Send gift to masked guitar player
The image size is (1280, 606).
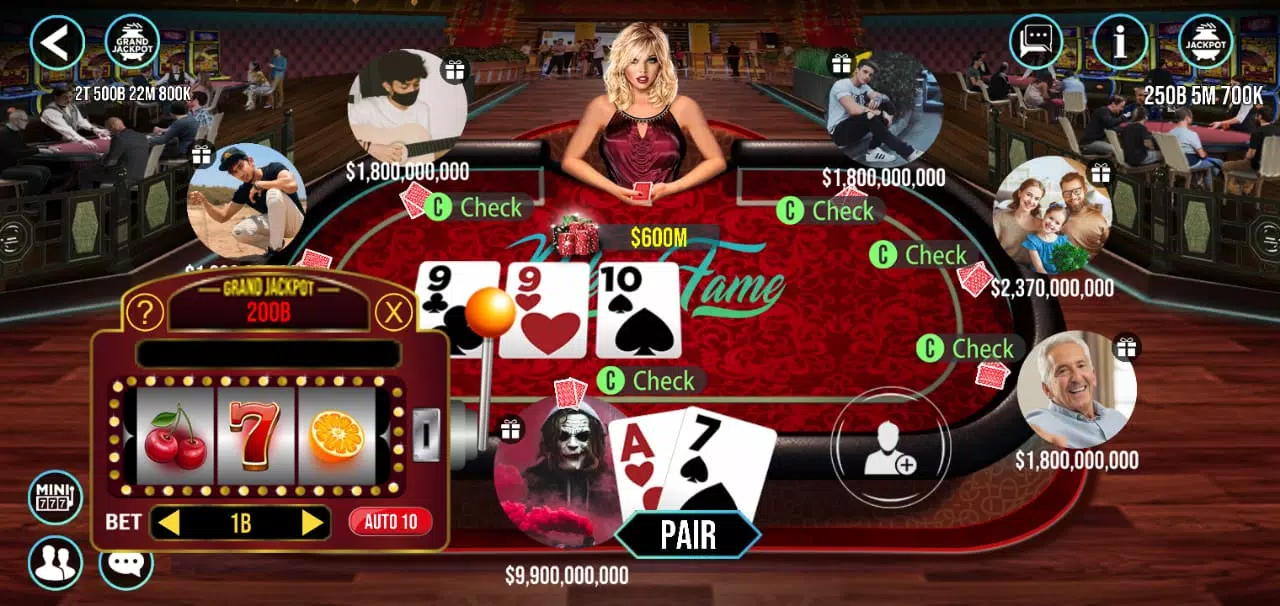coord(455,70)
